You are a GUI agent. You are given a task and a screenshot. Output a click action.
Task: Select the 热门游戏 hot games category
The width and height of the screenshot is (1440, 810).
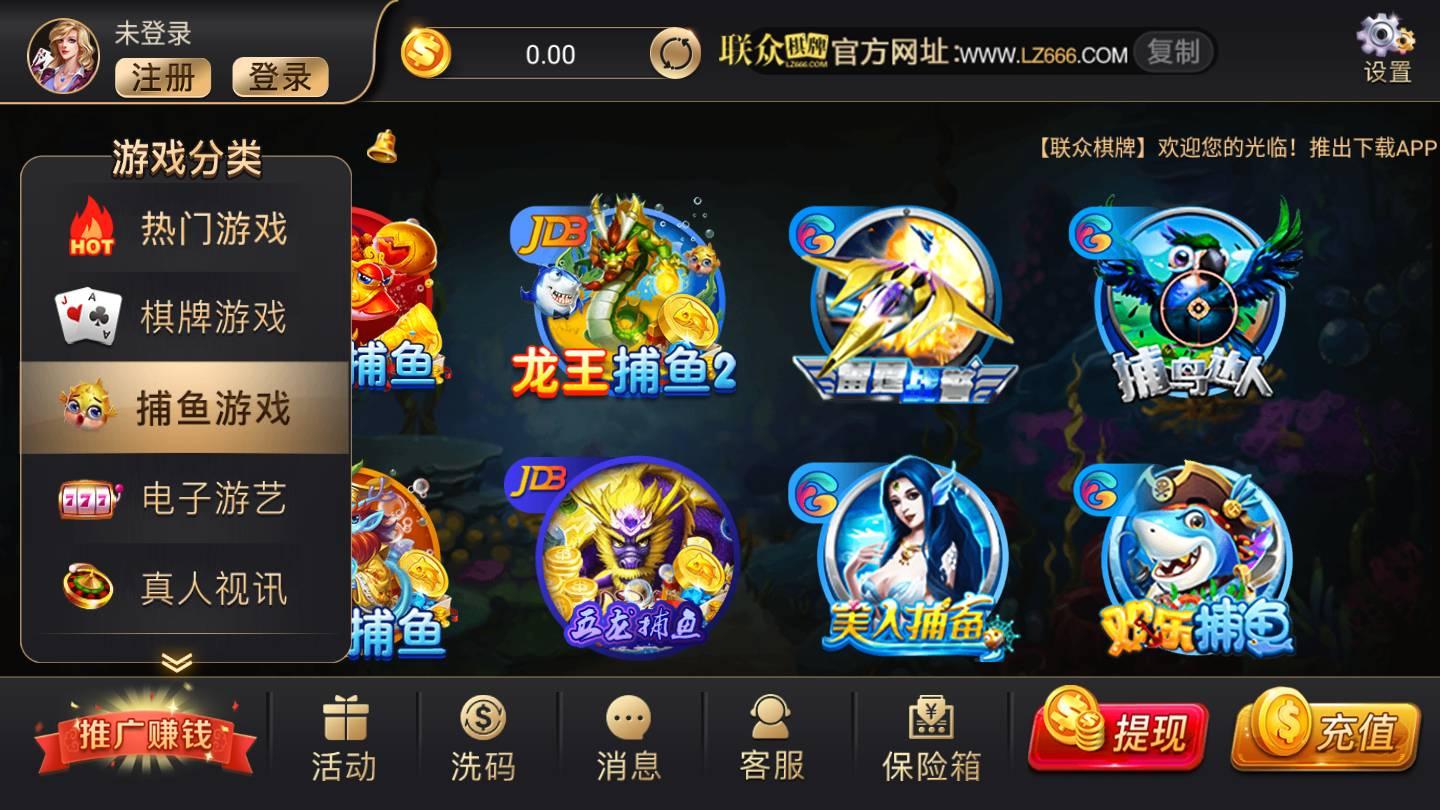tap(185, 228)
